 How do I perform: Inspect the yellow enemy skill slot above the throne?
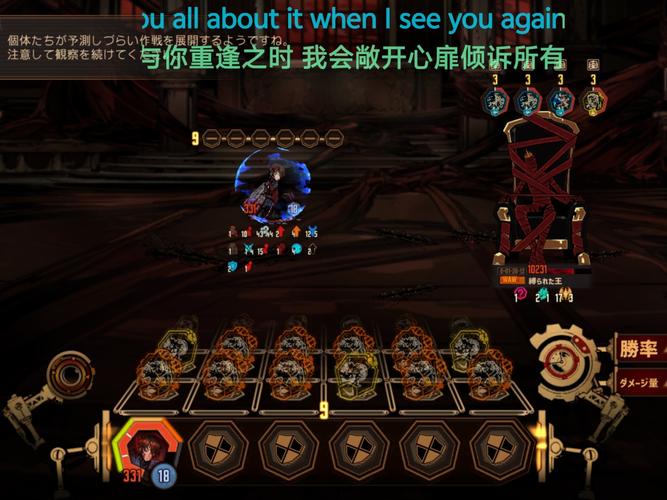pos(593,100)
